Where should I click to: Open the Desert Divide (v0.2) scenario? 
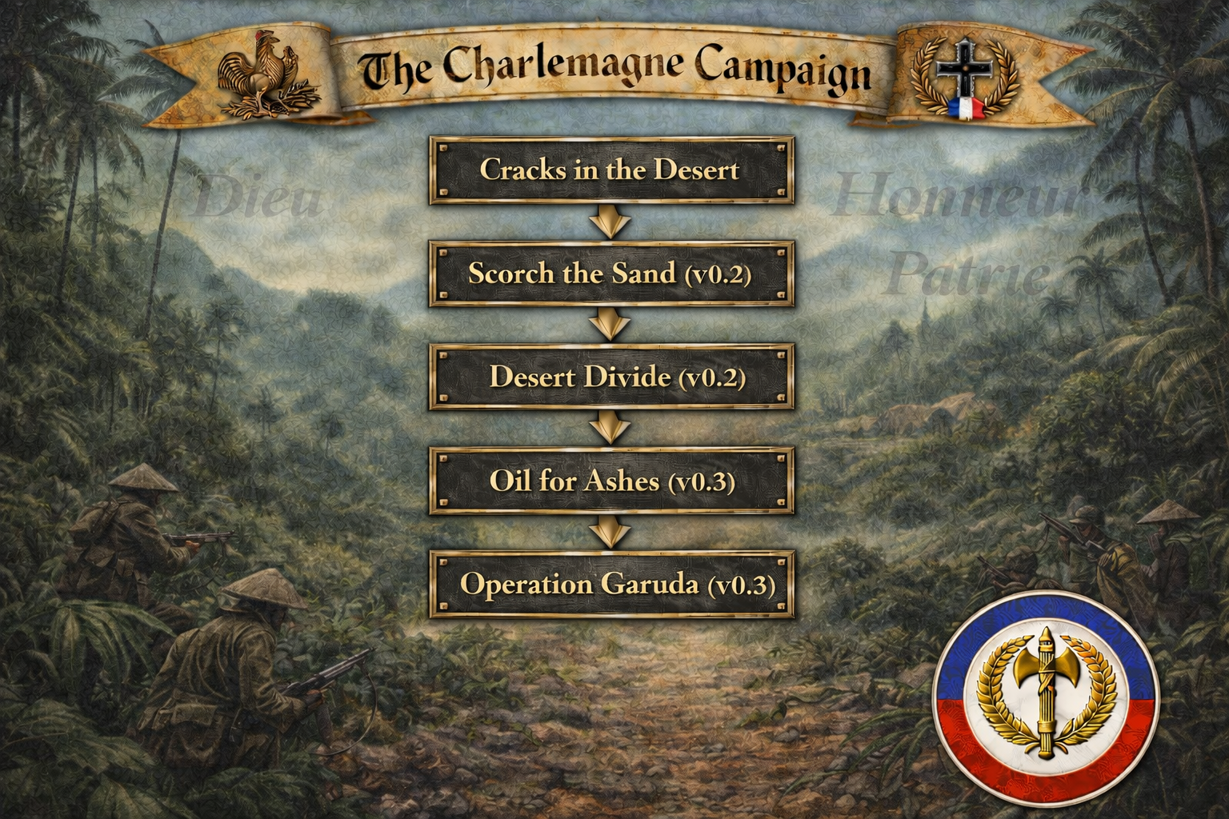(611, 377)
